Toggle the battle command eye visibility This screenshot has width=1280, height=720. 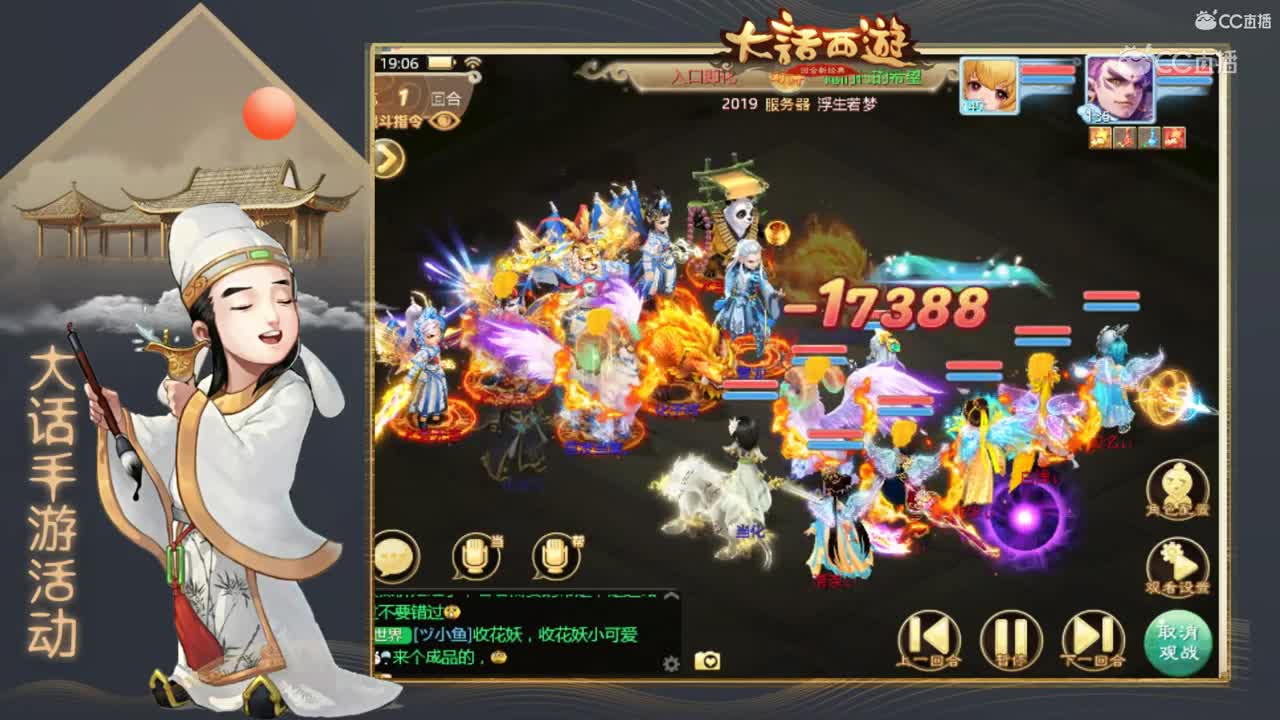pyautogui.click(x=444, y=120)
